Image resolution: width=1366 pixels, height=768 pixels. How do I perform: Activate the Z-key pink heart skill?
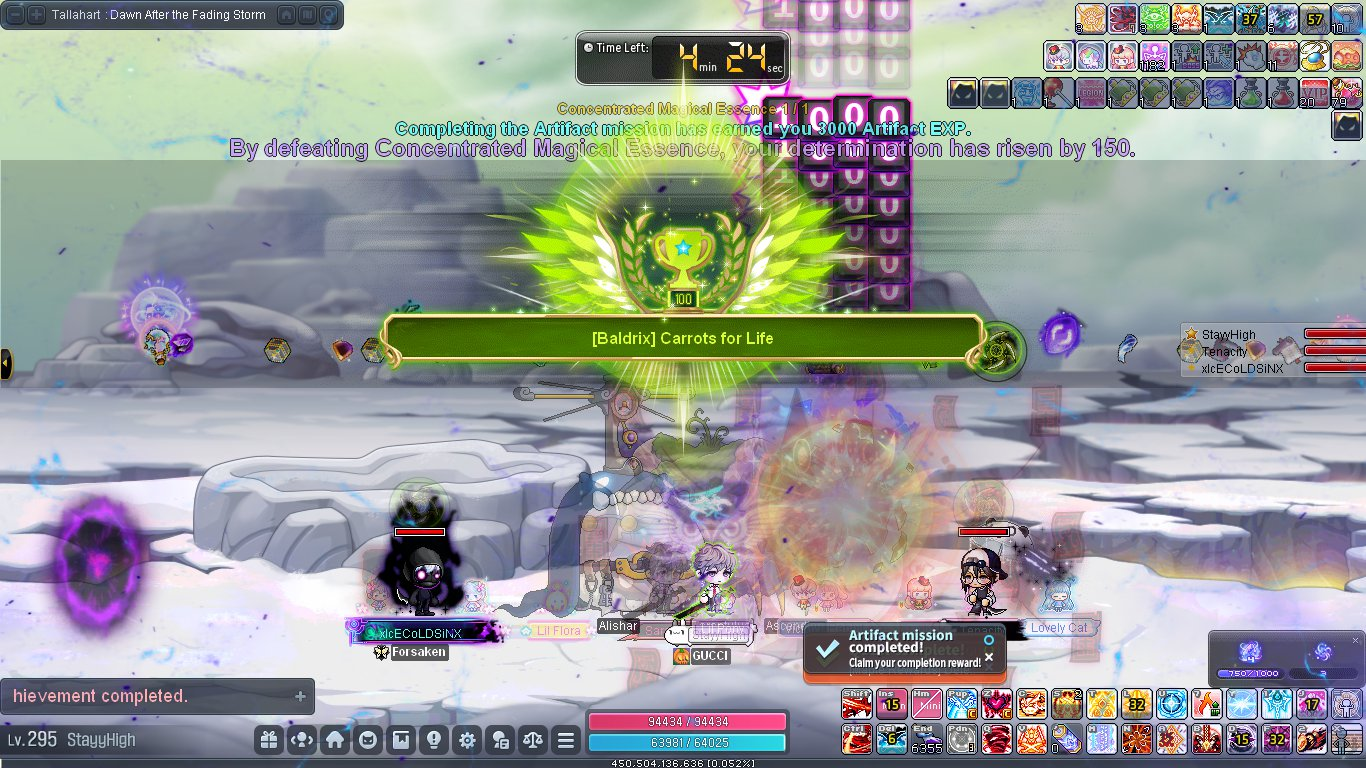(x=995, y=704)
